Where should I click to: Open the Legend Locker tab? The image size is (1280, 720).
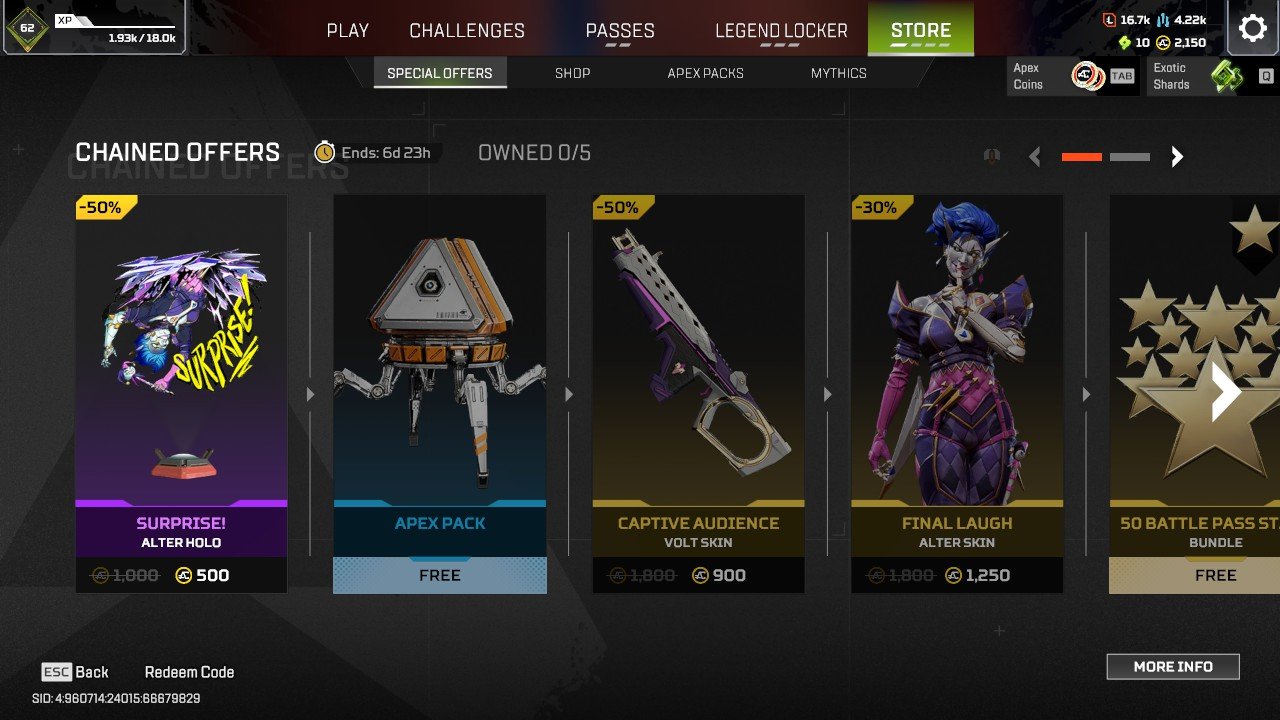[x=781, y=30]
